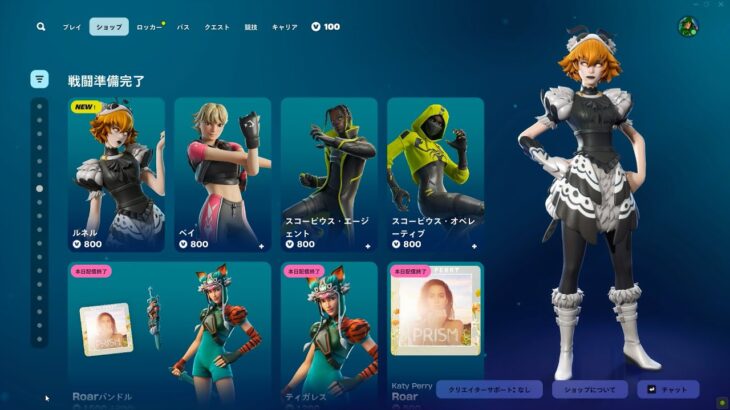
Task: Open the クエスト tab
Action: click(217, 27)
